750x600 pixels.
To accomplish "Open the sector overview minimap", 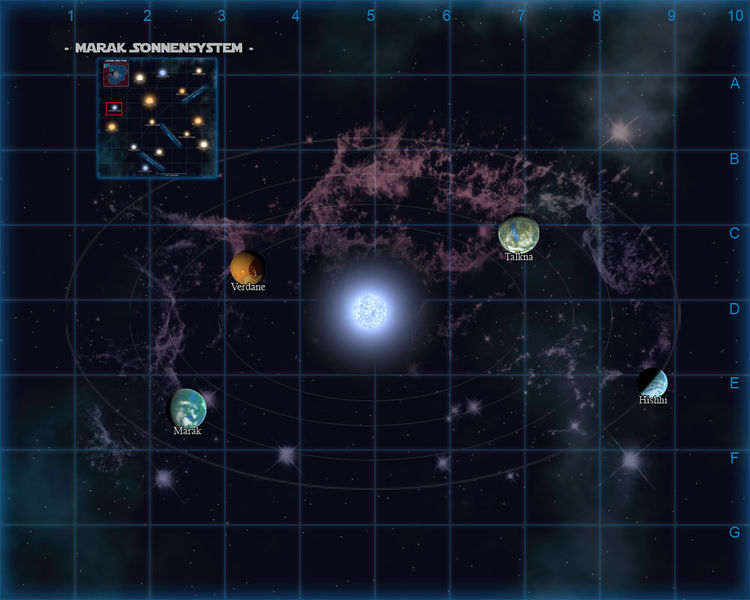I will pos(157,118).
